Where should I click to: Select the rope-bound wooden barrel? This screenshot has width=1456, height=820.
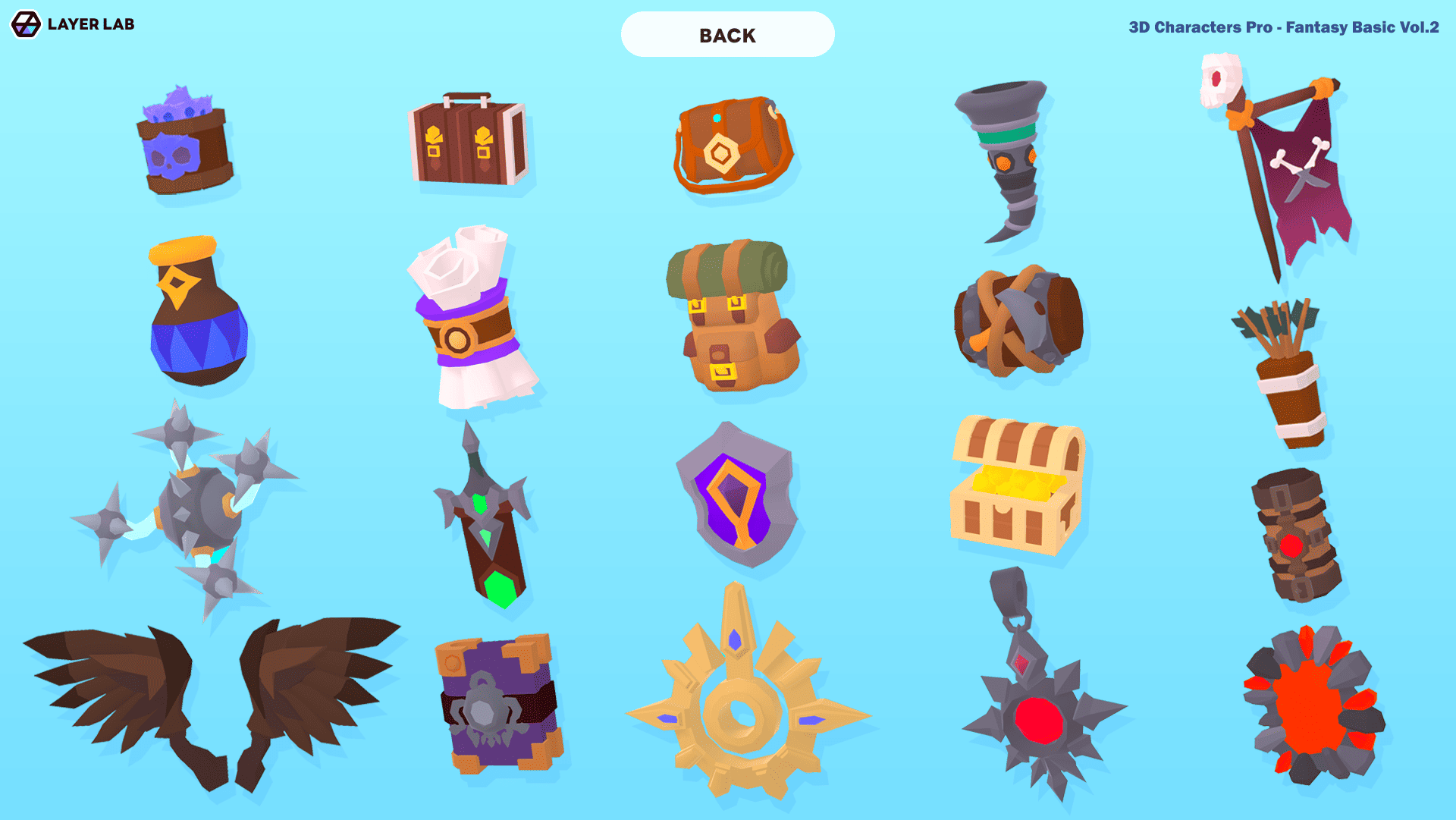[x=1018, y=322]
